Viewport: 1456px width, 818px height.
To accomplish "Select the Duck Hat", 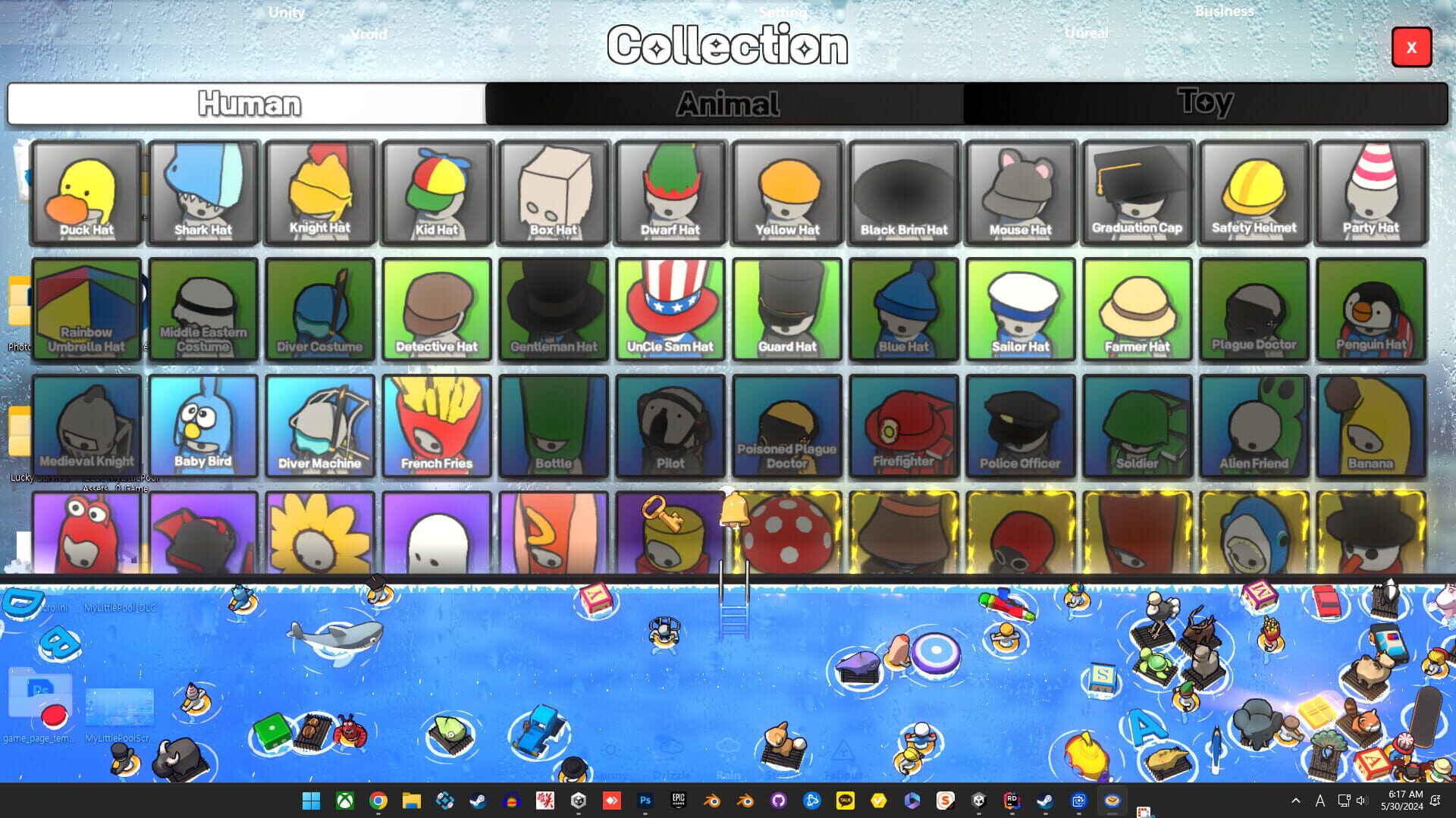I will click(x=86, y=190).
